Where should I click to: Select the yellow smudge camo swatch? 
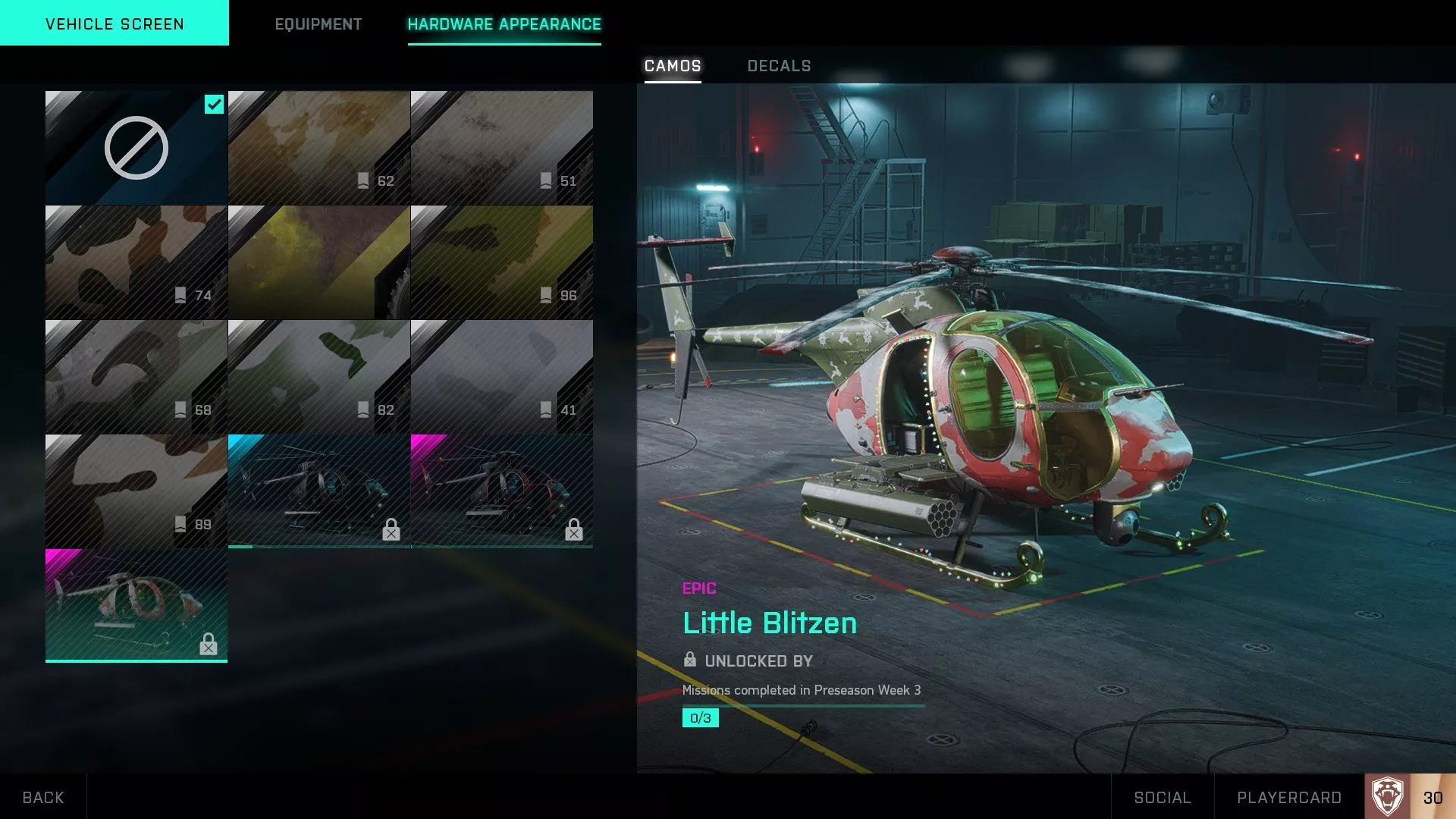318,261
